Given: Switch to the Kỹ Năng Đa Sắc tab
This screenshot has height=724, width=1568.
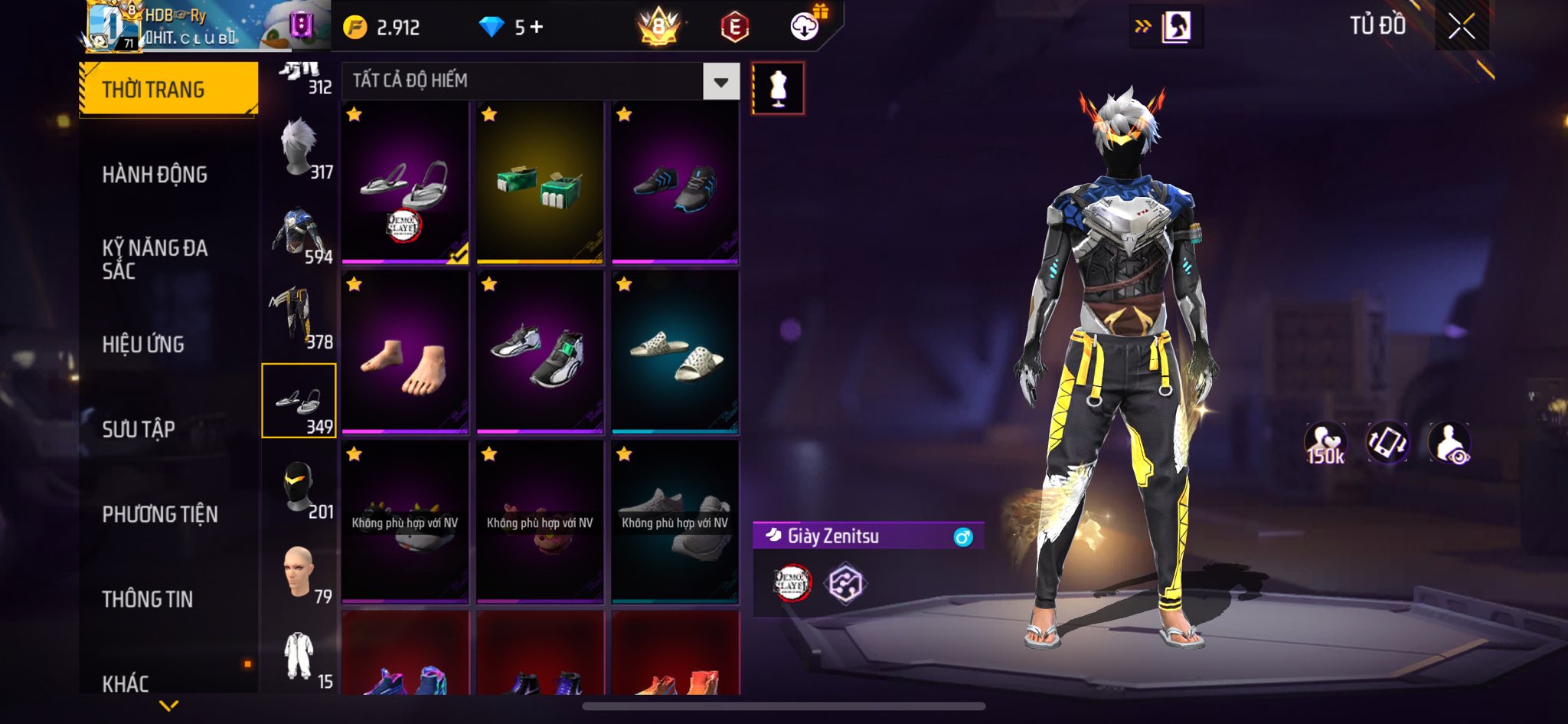Looking at the screenshot, I should point(155,259).
